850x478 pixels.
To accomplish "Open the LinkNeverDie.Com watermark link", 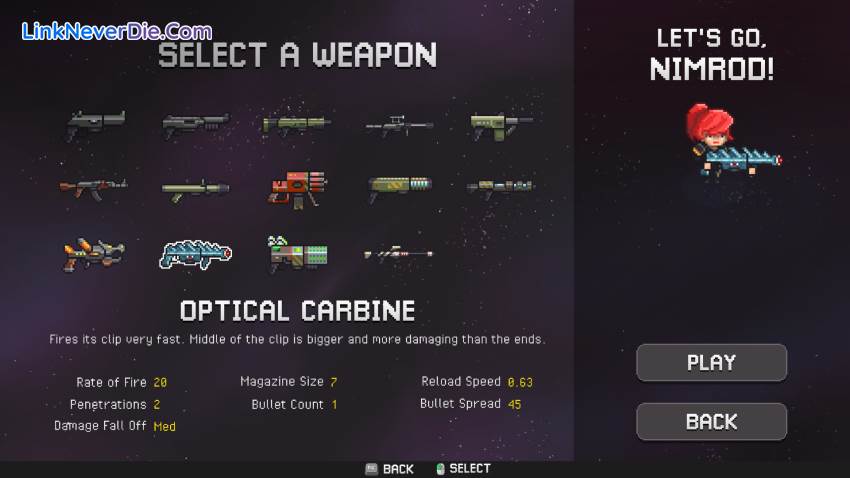I will tap(117, 31).
